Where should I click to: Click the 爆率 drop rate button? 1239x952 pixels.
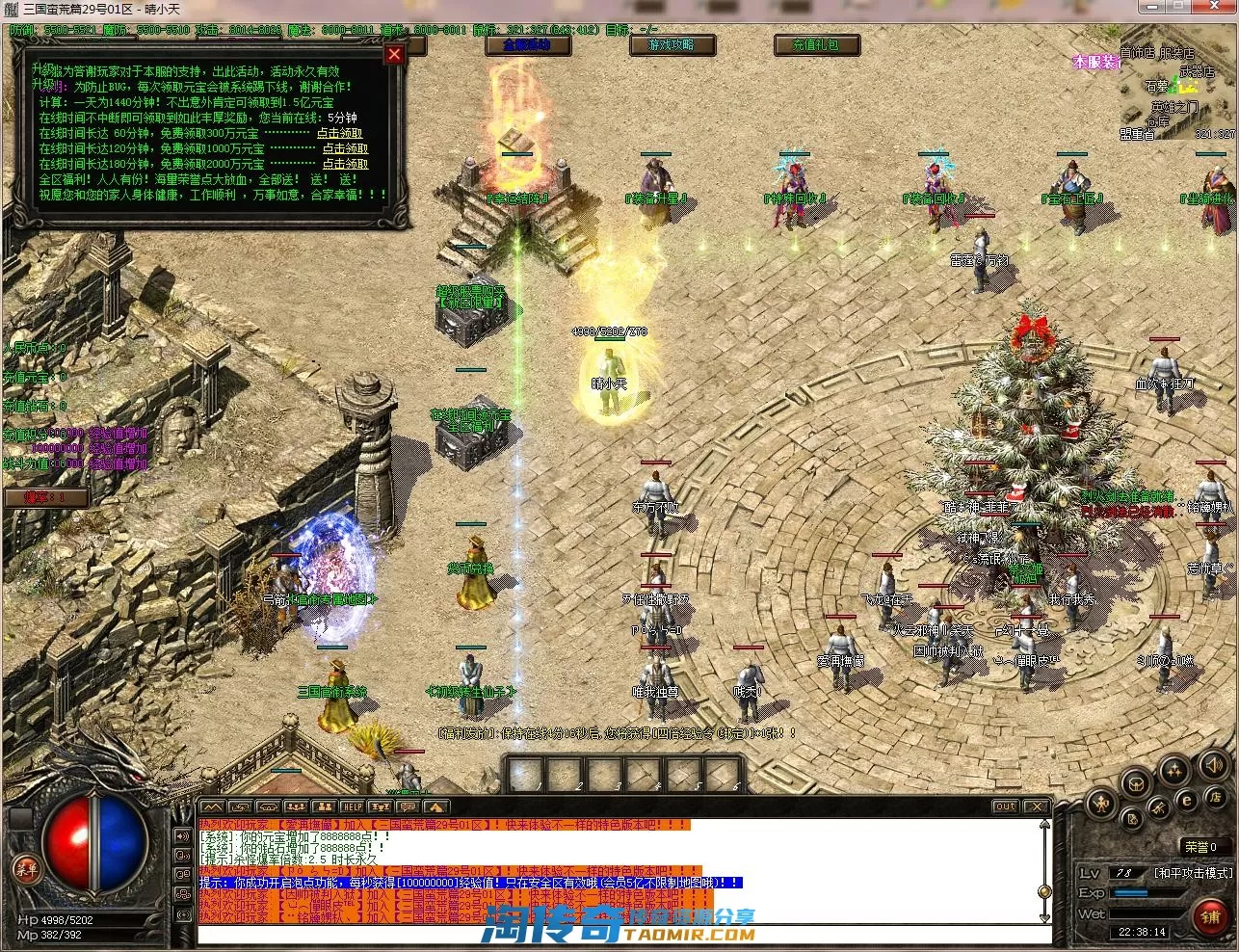pos(46,498)
